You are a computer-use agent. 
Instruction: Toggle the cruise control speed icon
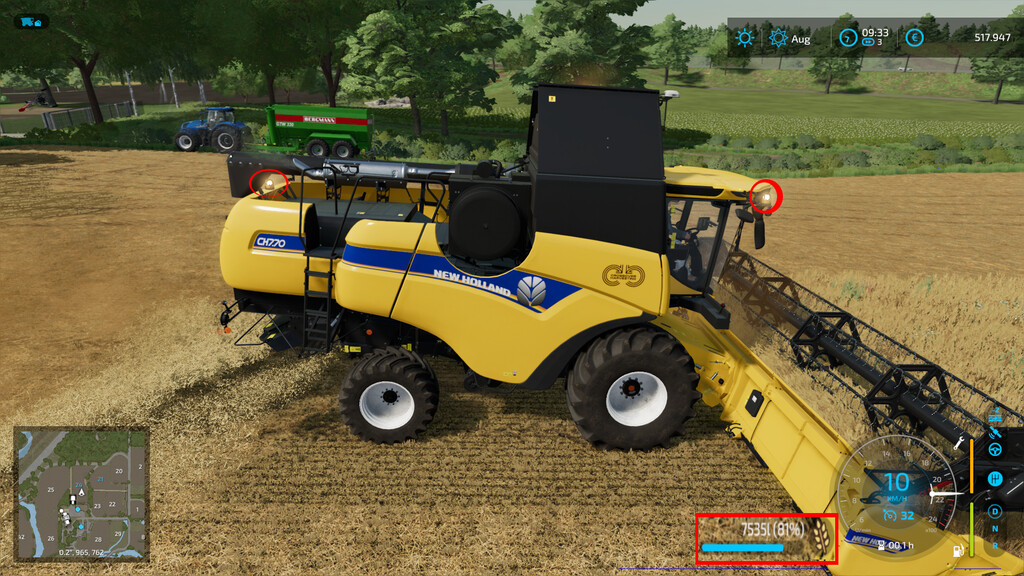point(890,515)
